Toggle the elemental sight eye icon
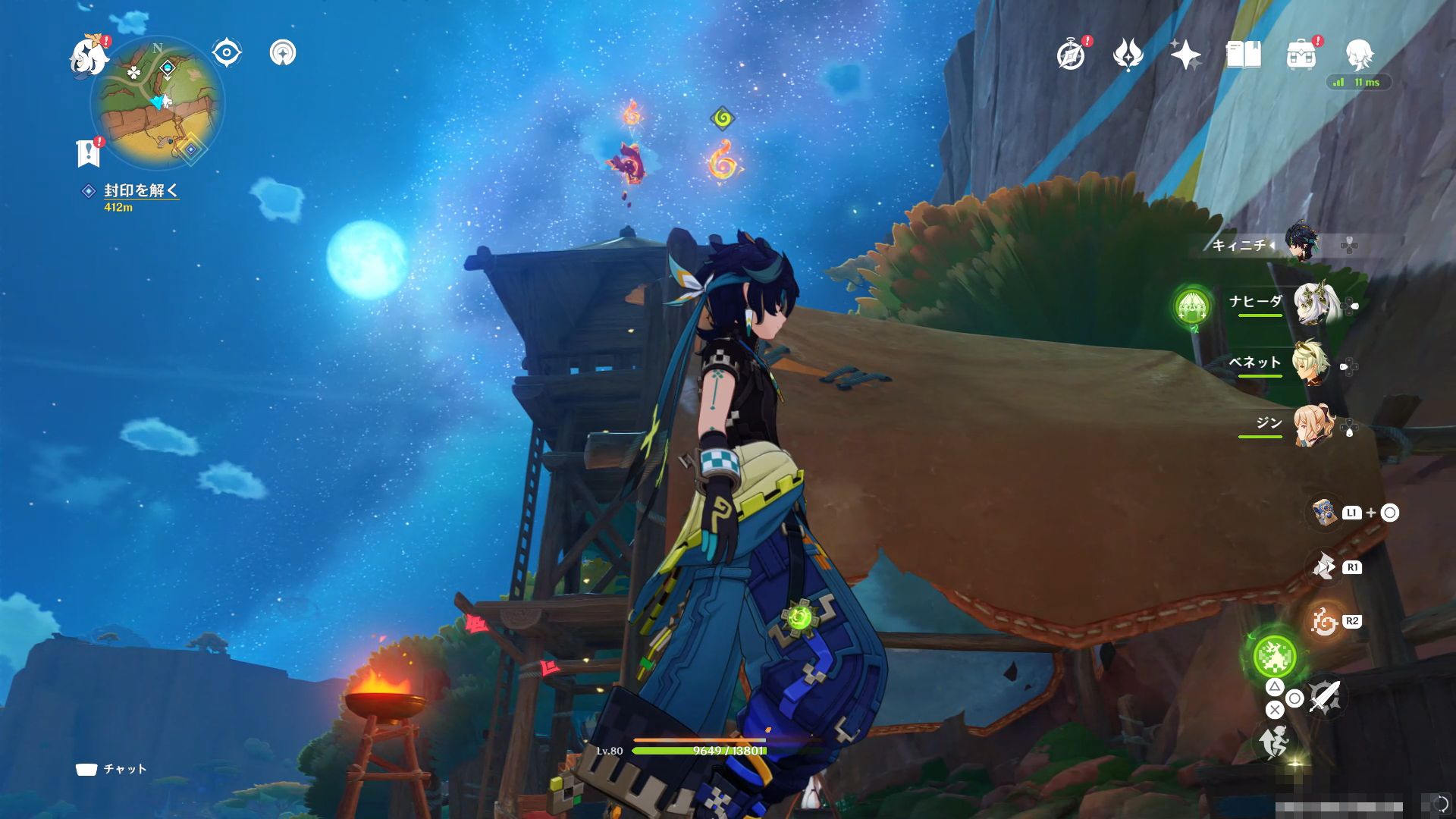Viewport: 1456px width, 819px height. pos(226,53)
